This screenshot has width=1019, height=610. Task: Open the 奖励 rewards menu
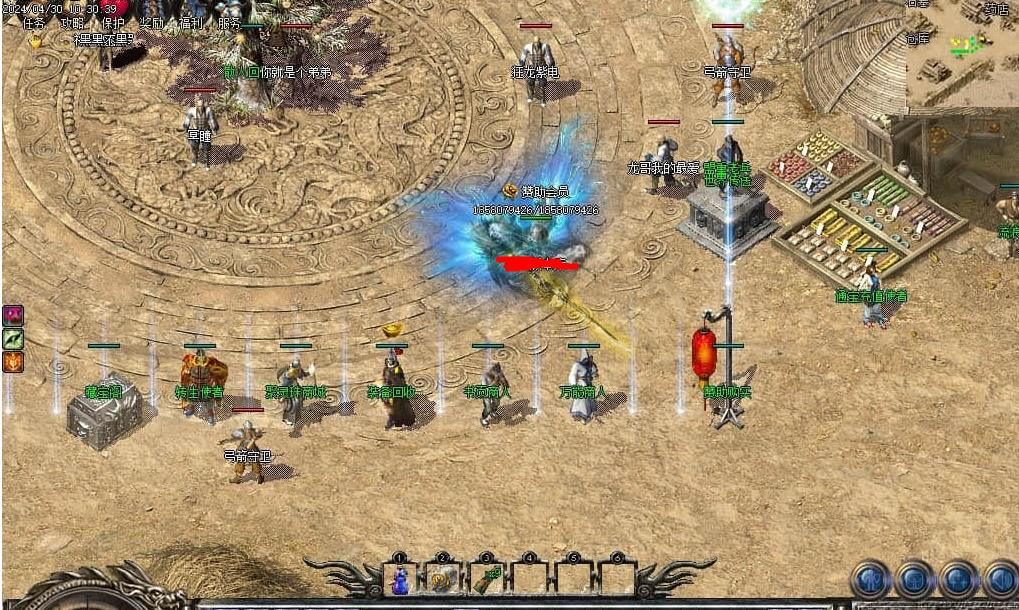(x=152, y=23)
